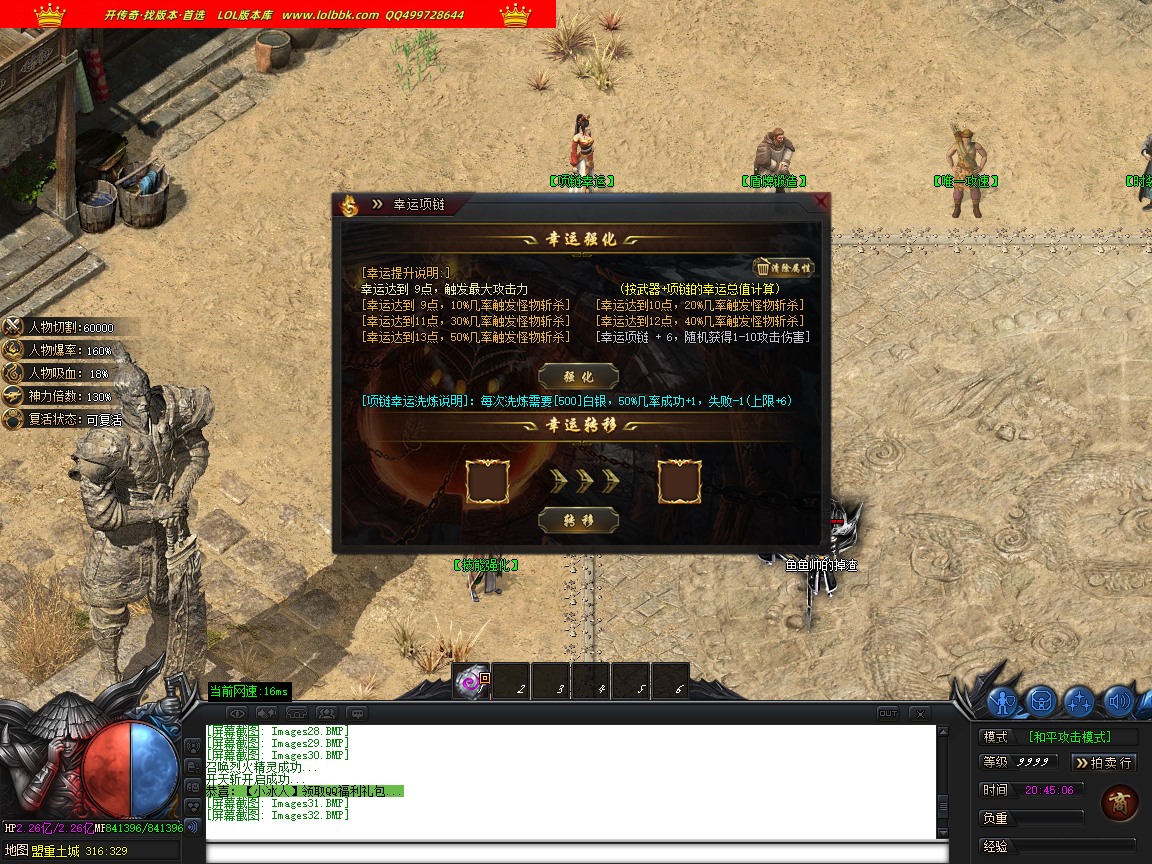Click the OUT button above the chat
Viewport: 1152px width, 864px height.
887,713
